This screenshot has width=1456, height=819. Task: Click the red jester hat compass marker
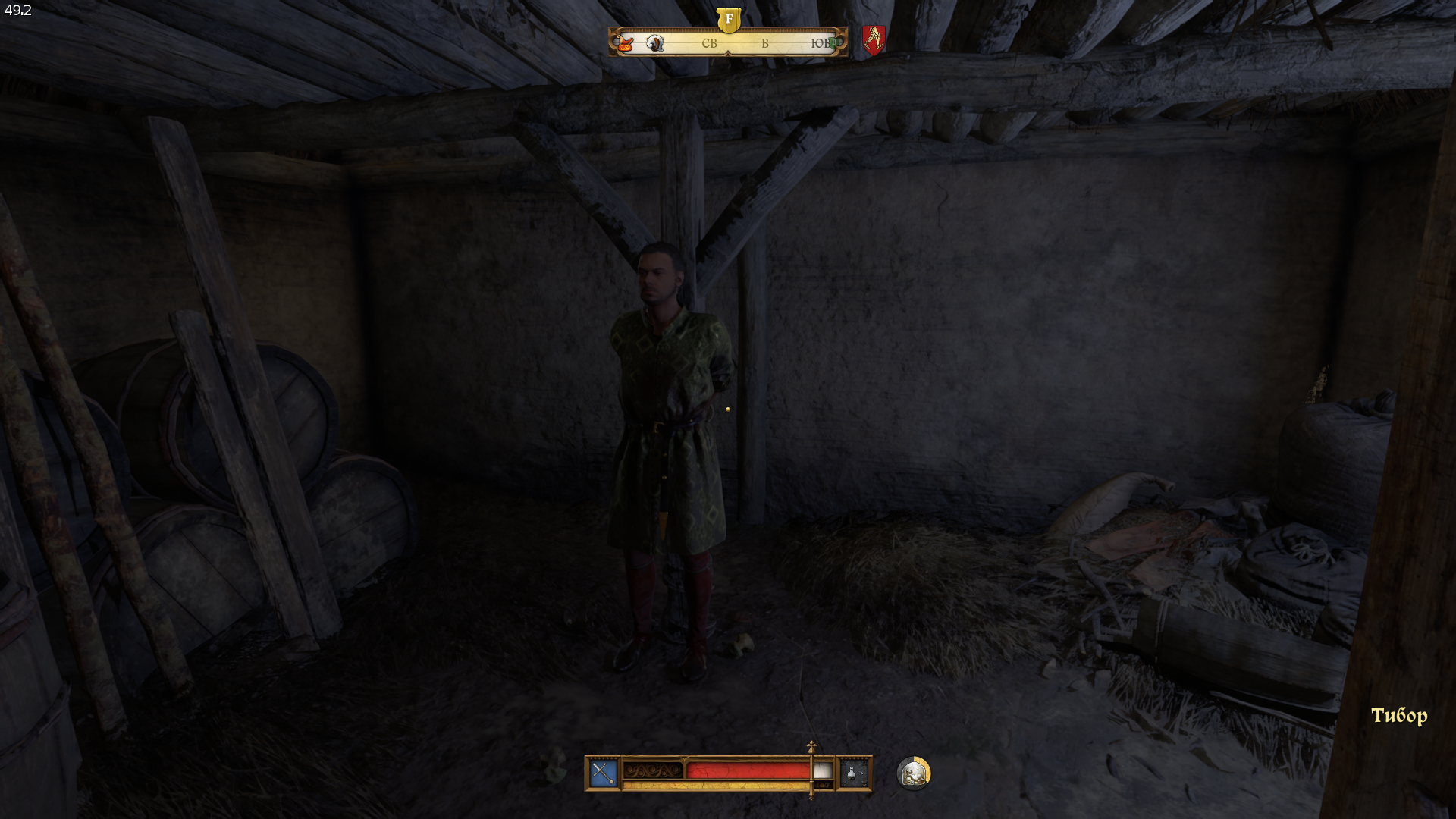click(x=626, y=44)
